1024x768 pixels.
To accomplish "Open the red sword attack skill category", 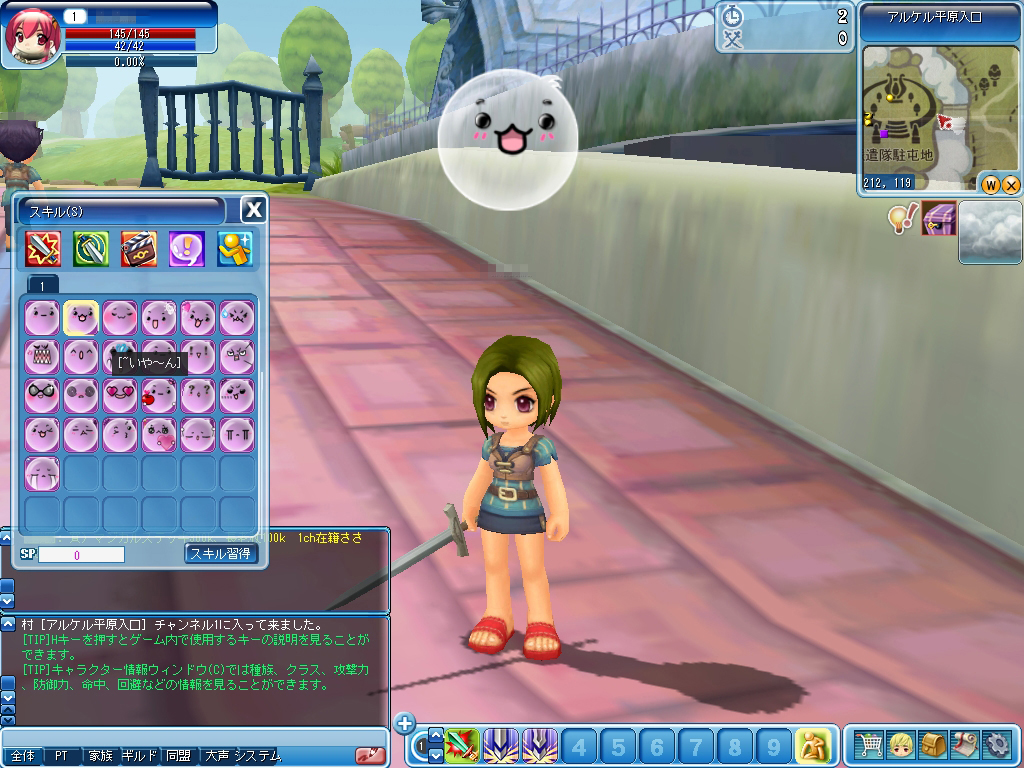I will click(43, 248).
